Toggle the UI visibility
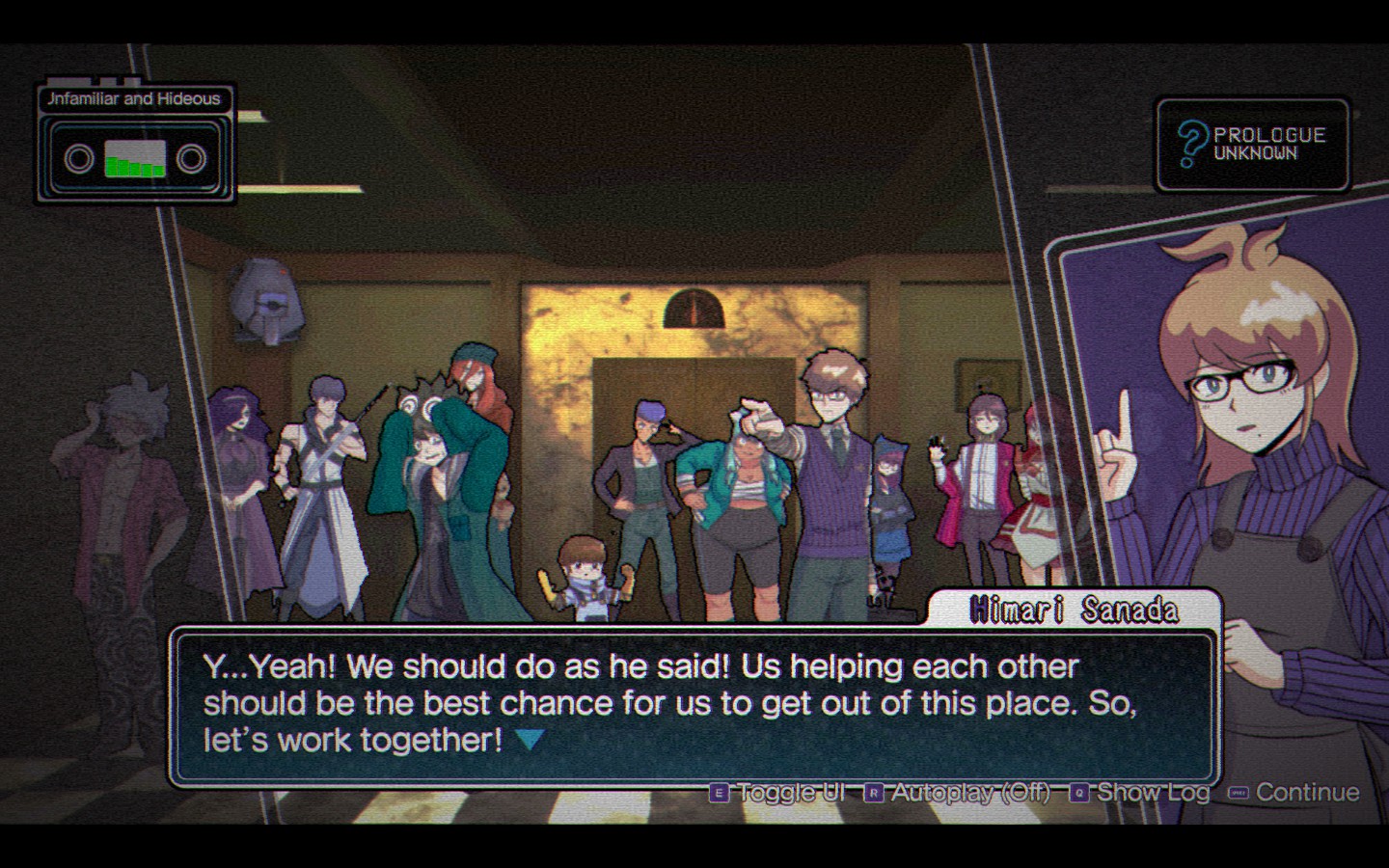The width and height of the screenshot is (1389, 868). [x=791, y=793]
